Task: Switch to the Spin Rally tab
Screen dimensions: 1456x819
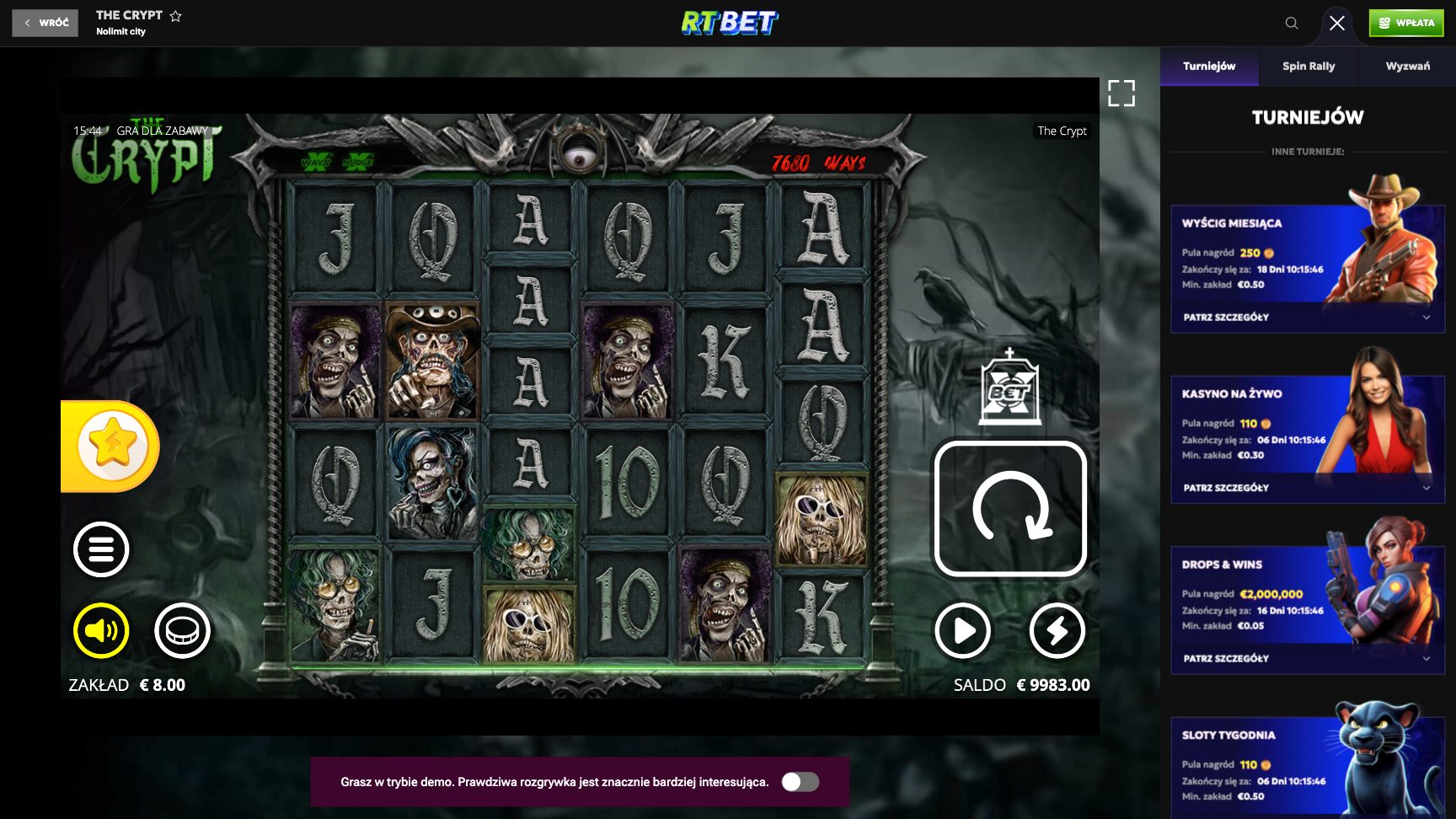Action: point(1308,65)
